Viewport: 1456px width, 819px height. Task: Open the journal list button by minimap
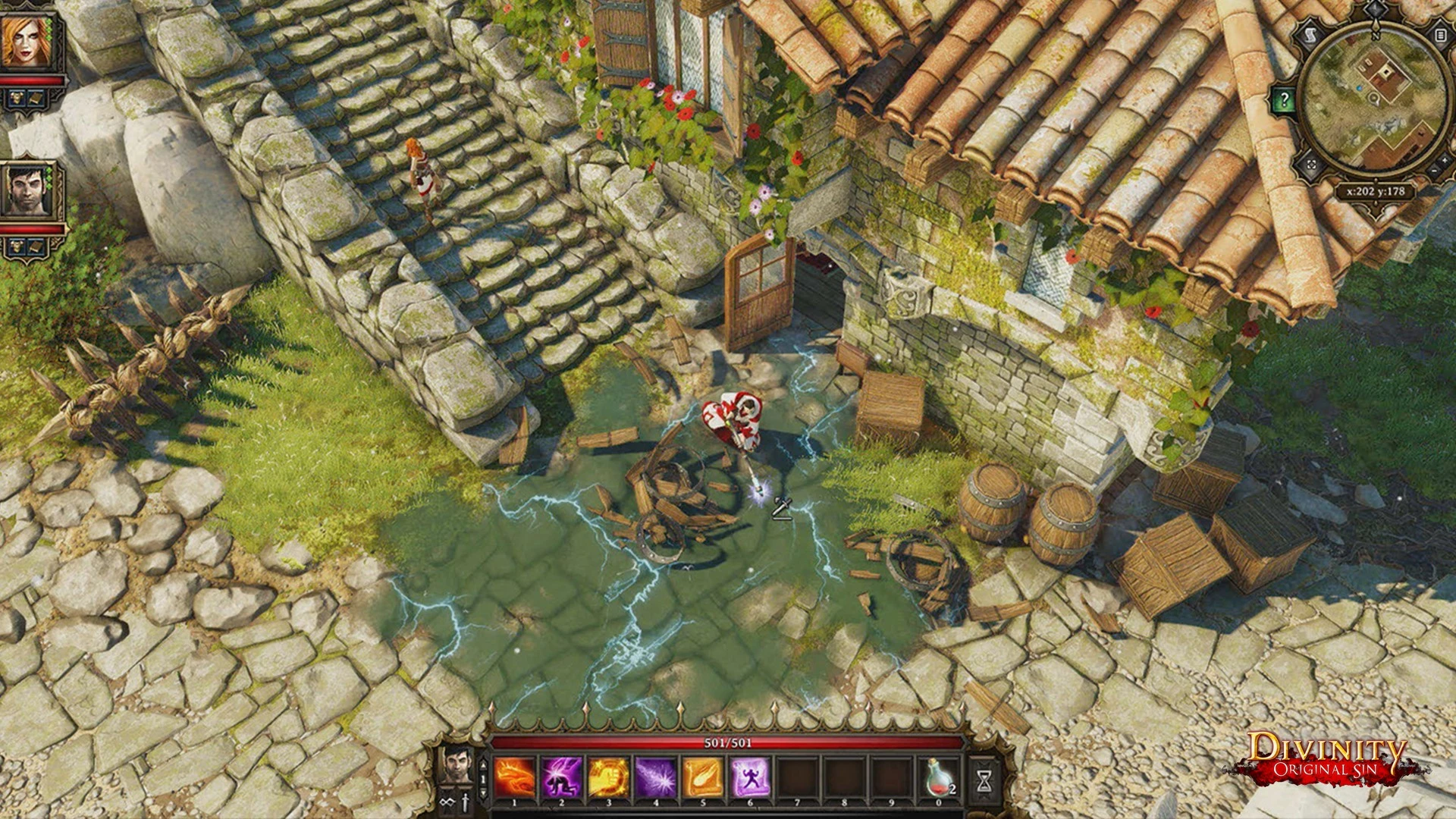point(1439,35)
